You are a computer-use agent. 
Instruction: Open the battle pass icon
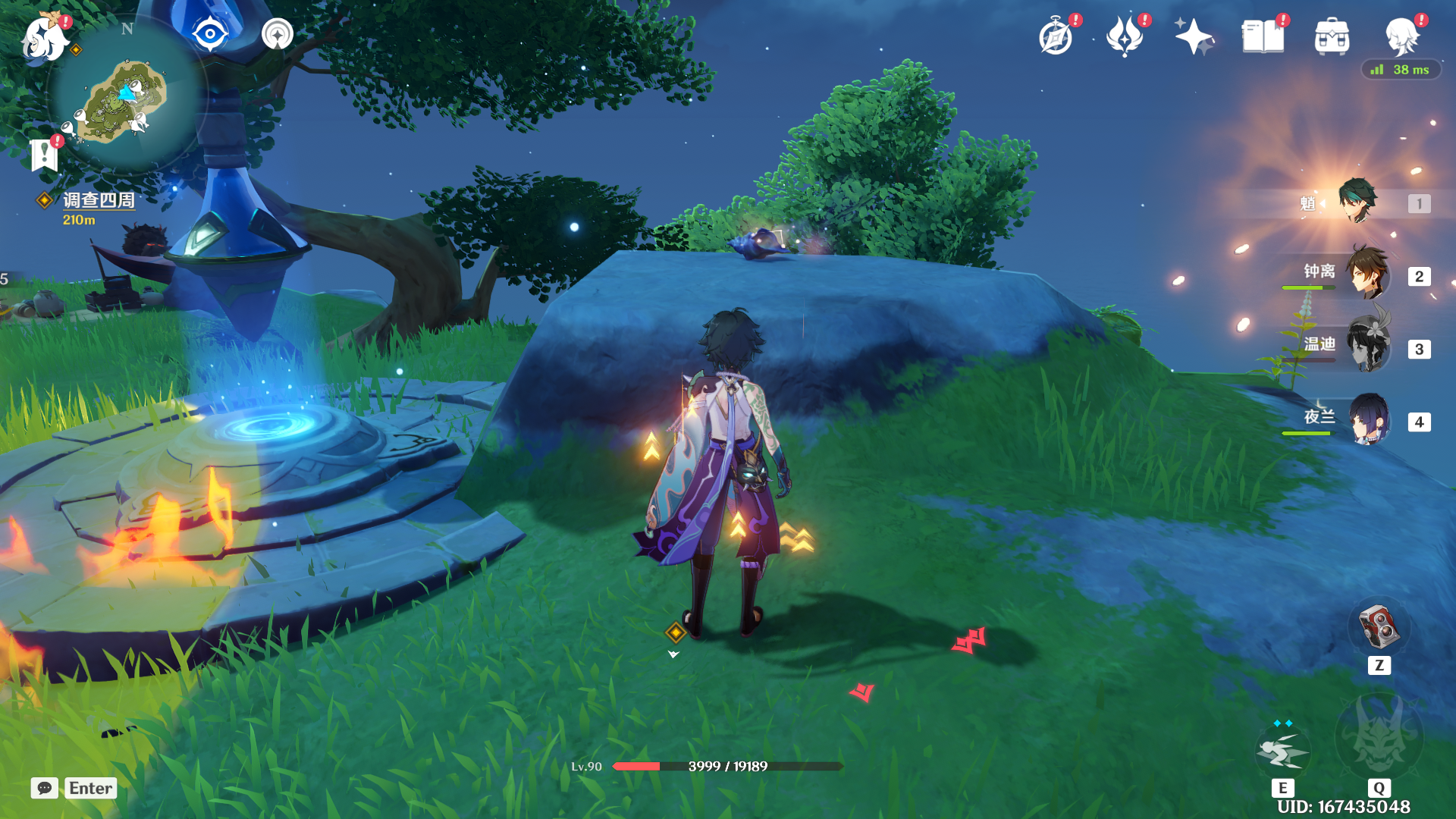coord(1125,36)
